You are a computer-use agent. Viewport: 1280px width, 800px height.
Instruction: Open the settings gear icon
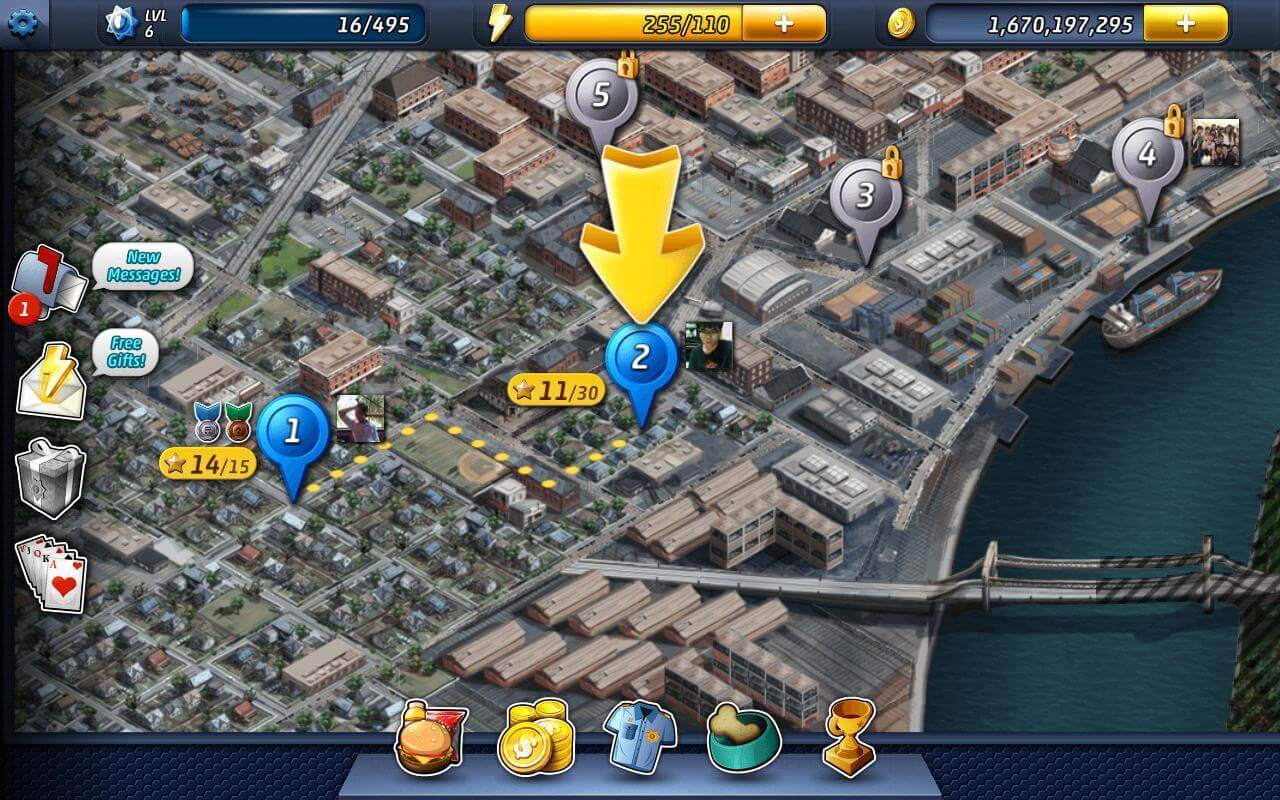(22, 22)
